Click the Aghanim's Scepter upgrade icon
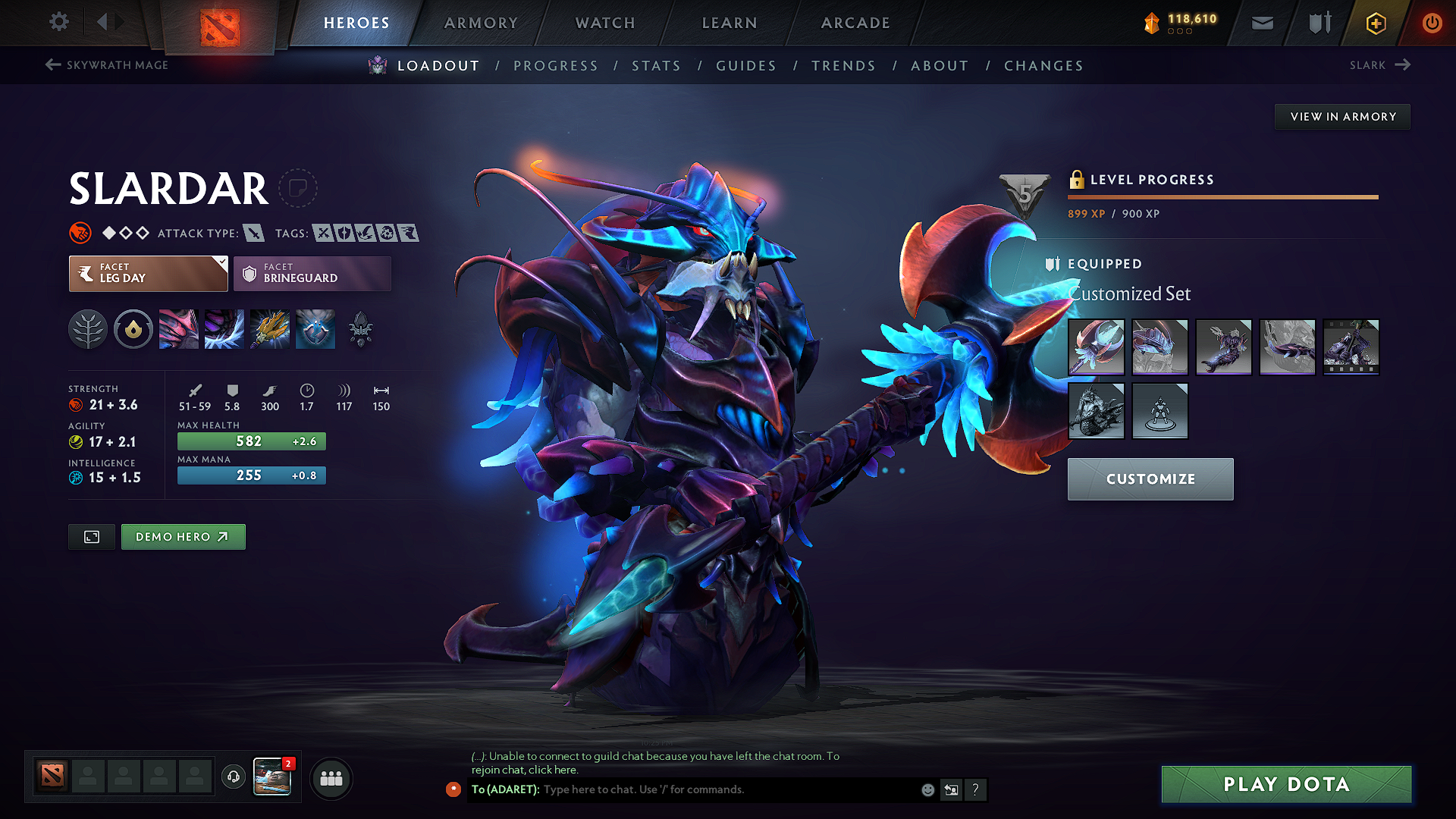Image resolution: width=1456 pixels, height=819 pixels. 361,329
